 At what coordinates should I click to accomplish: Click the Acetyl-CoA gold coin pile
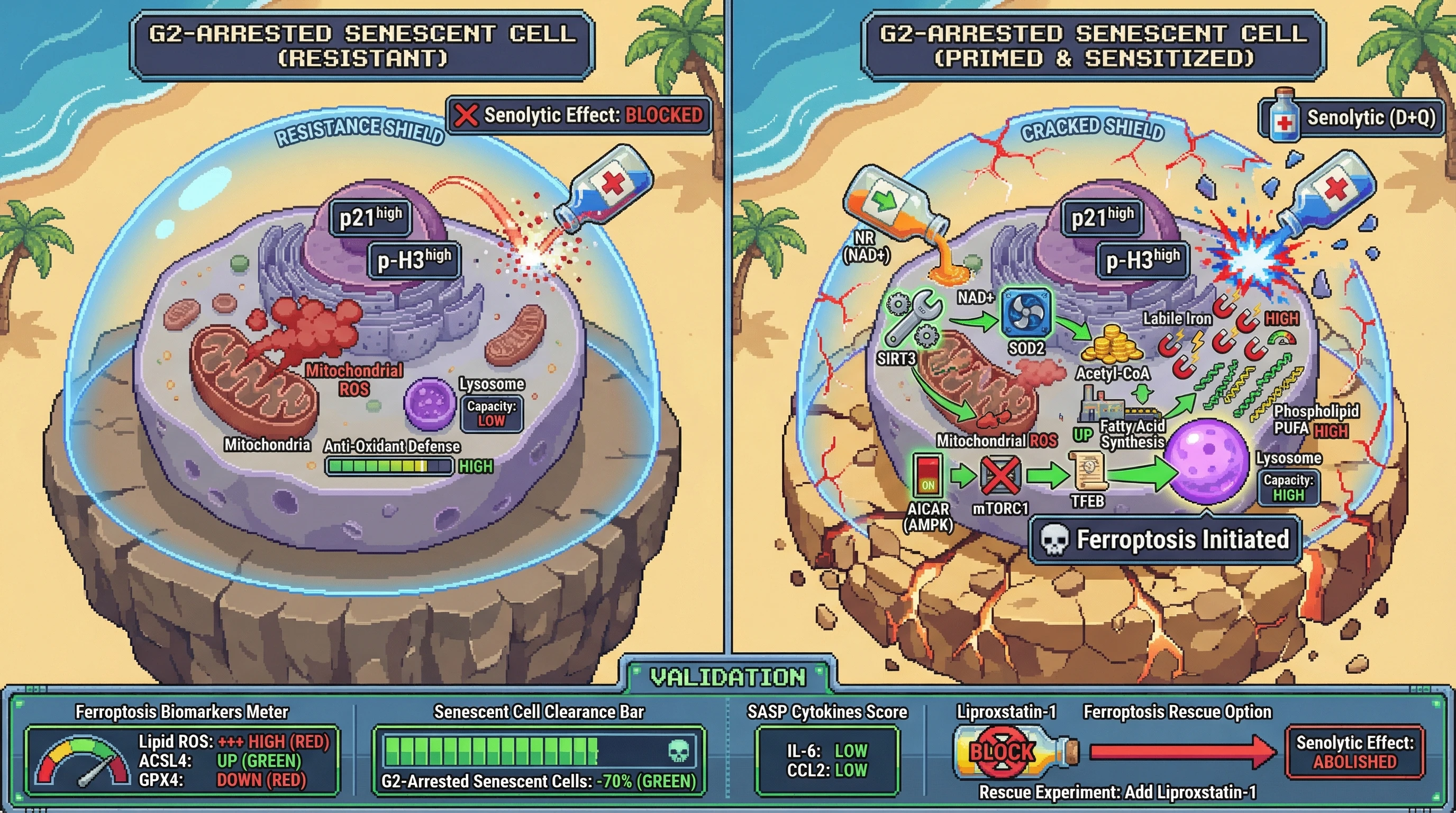(1111, 345)
